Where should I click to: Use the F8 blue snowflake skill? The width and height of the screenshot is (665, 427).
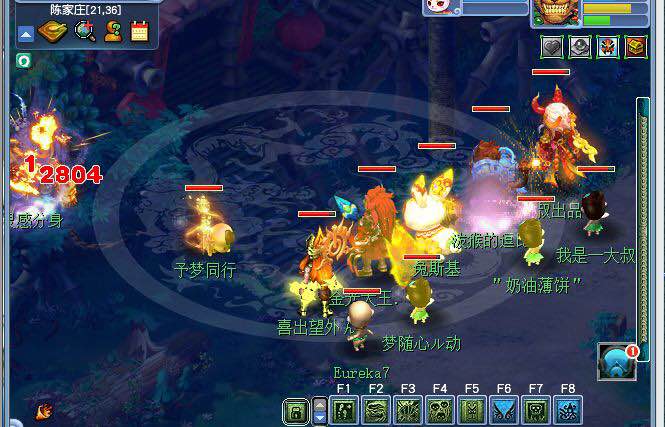tap(568, 410)
